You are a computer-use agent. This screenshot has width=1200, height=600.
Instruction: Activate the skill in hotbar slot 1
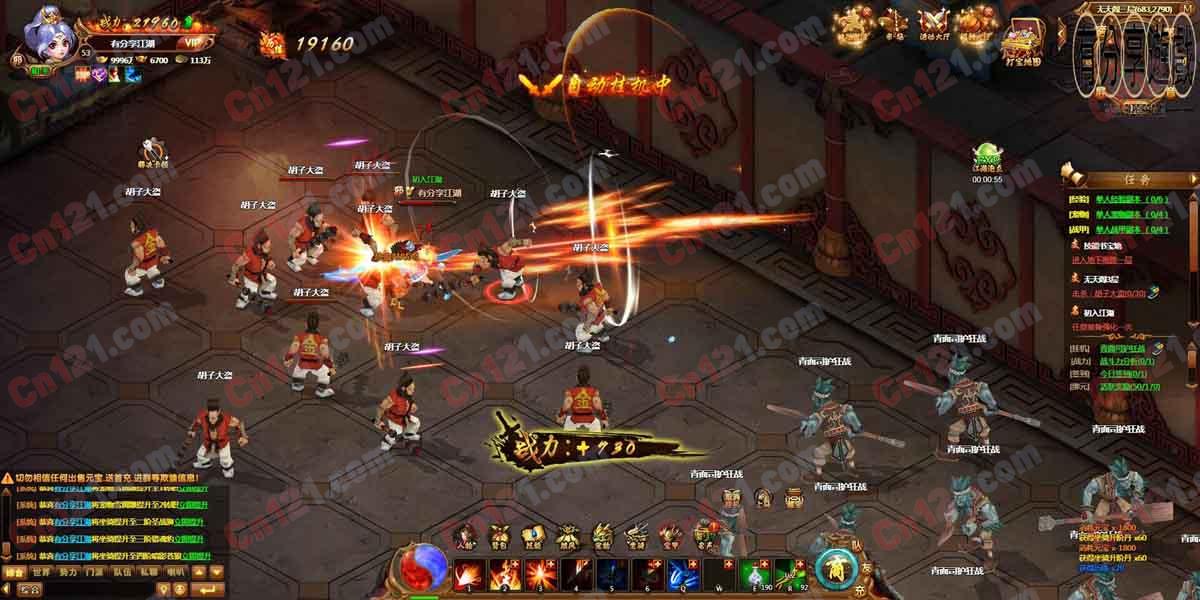coord(467,574)
